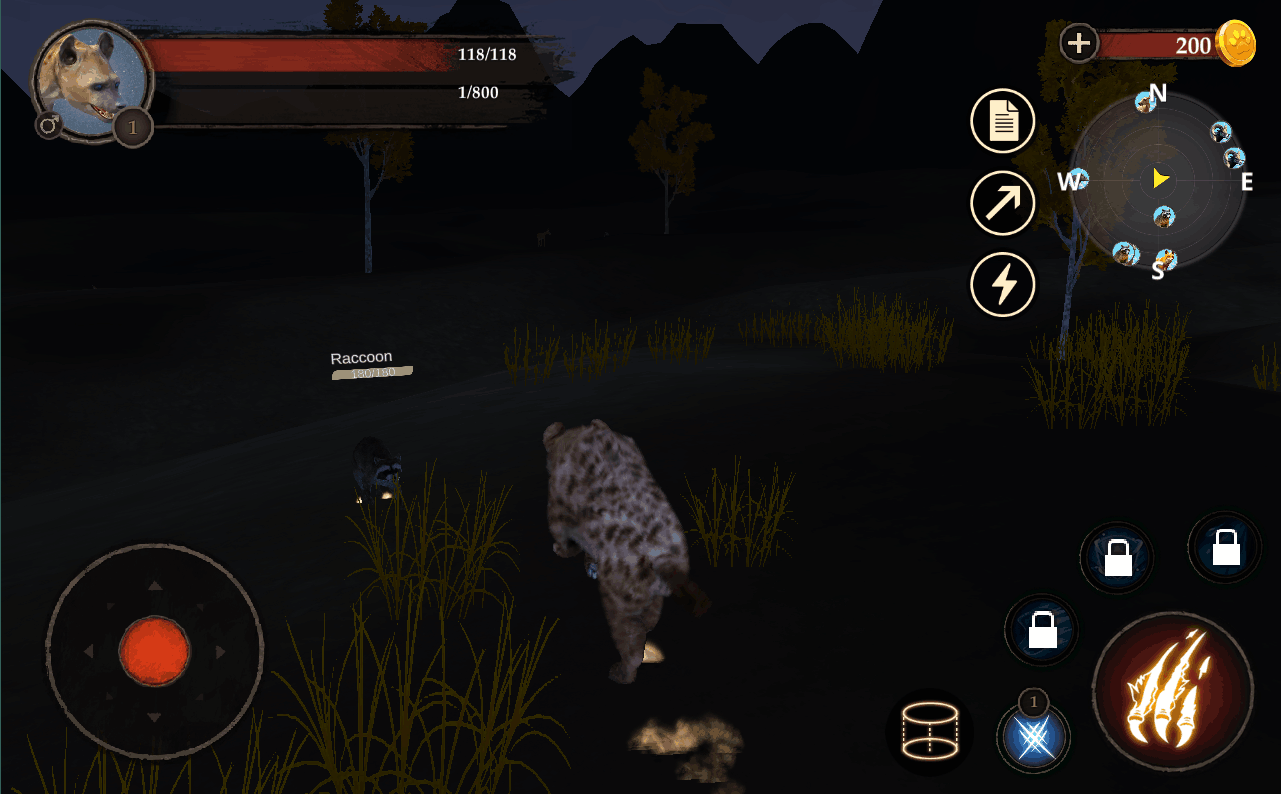Add more coins with the plus button
The height and width of the screenshot is (794, 1281).
(1079, 43)
